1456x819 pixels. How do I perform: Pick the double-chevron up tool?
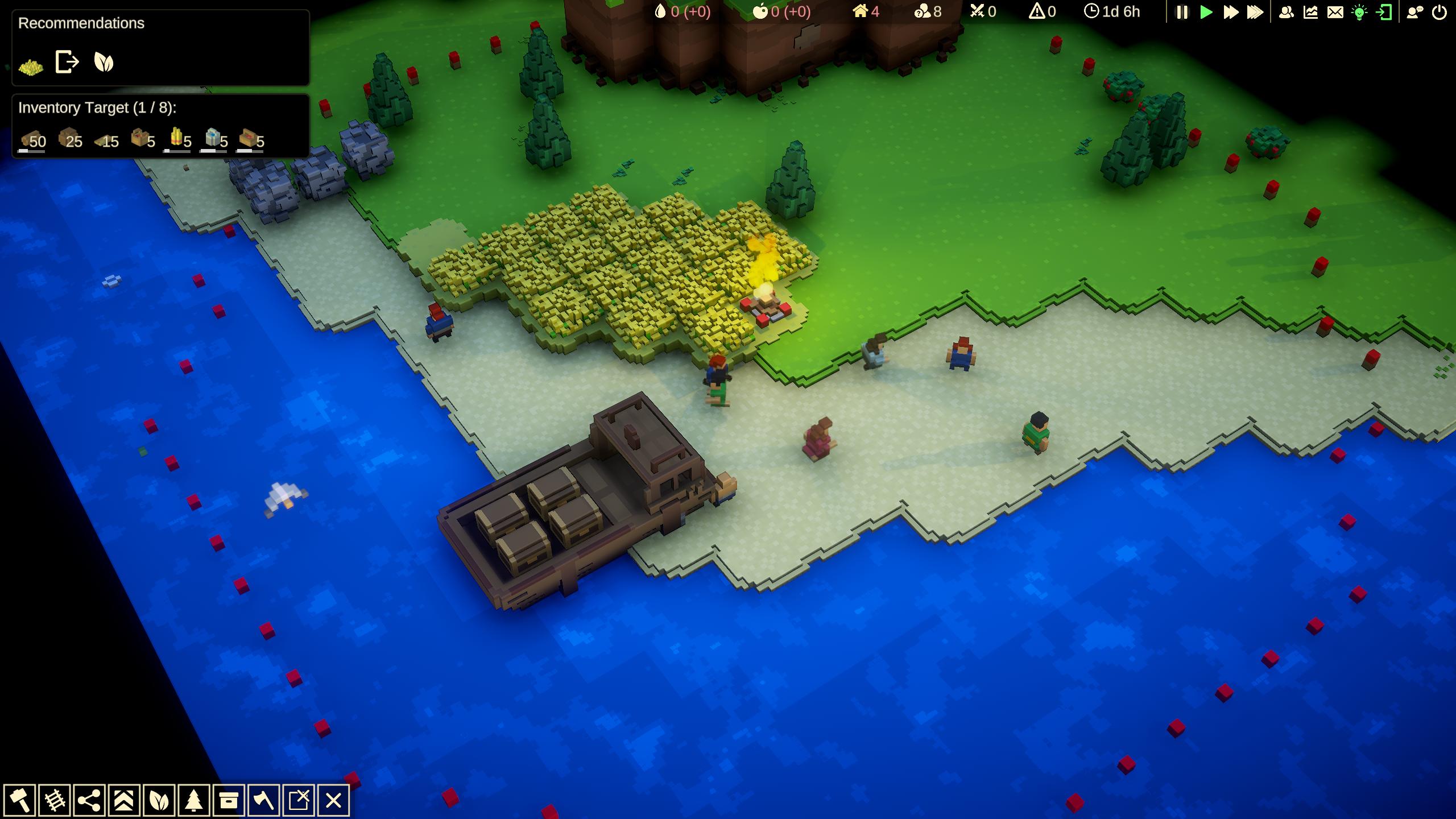coord(124,801)
